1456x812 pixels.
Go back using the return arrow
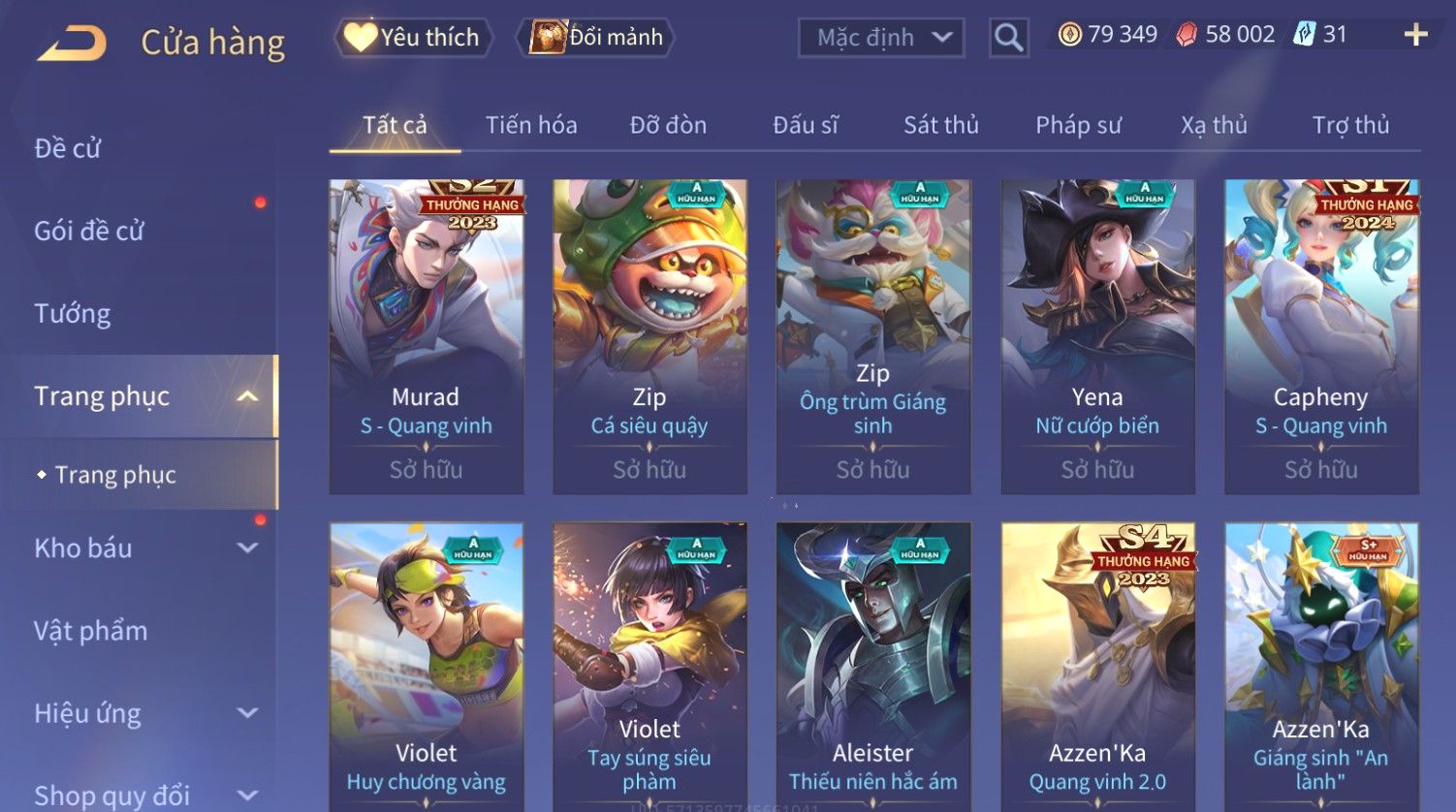73,43
